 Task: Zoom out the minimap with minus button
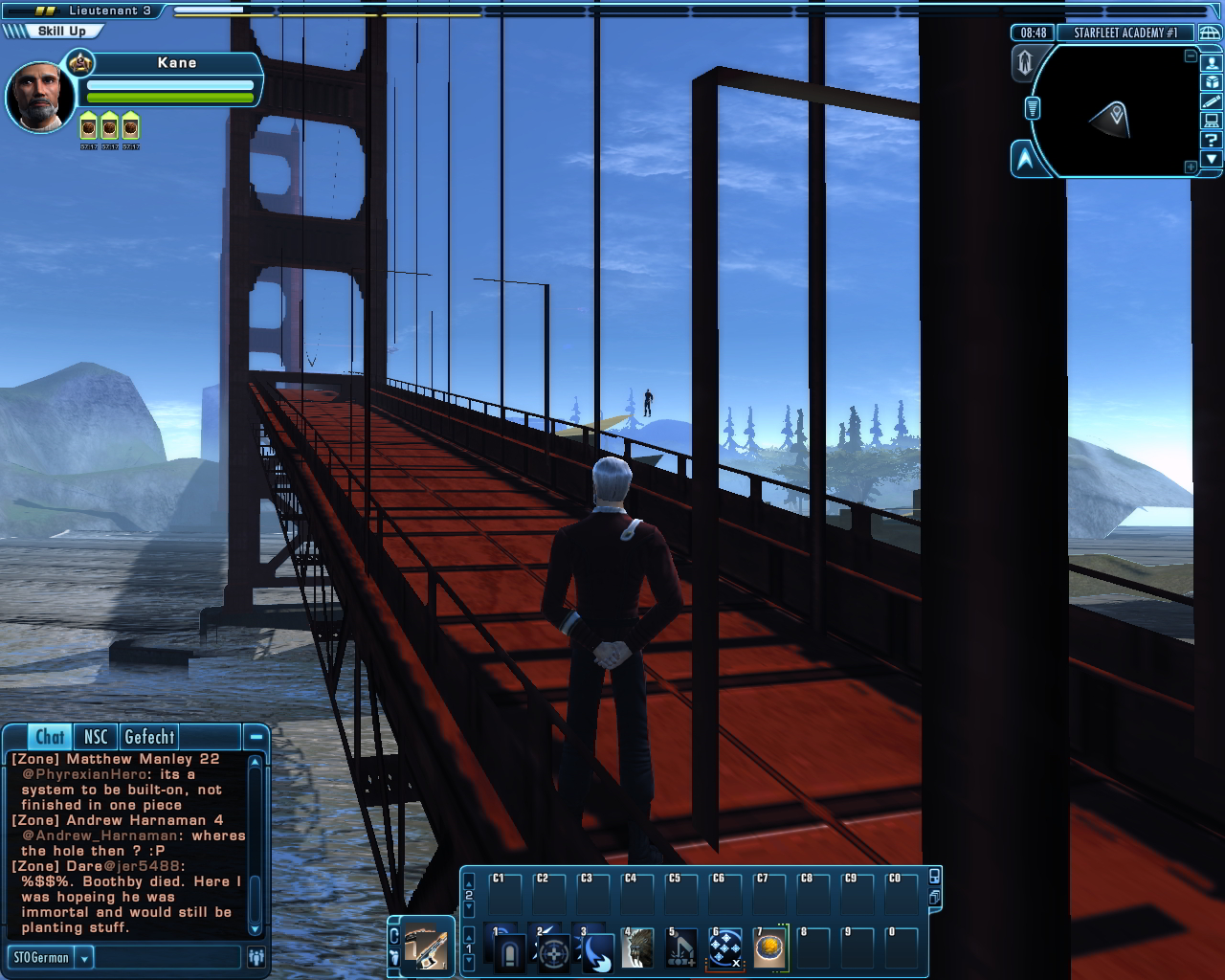(1191, 56)
